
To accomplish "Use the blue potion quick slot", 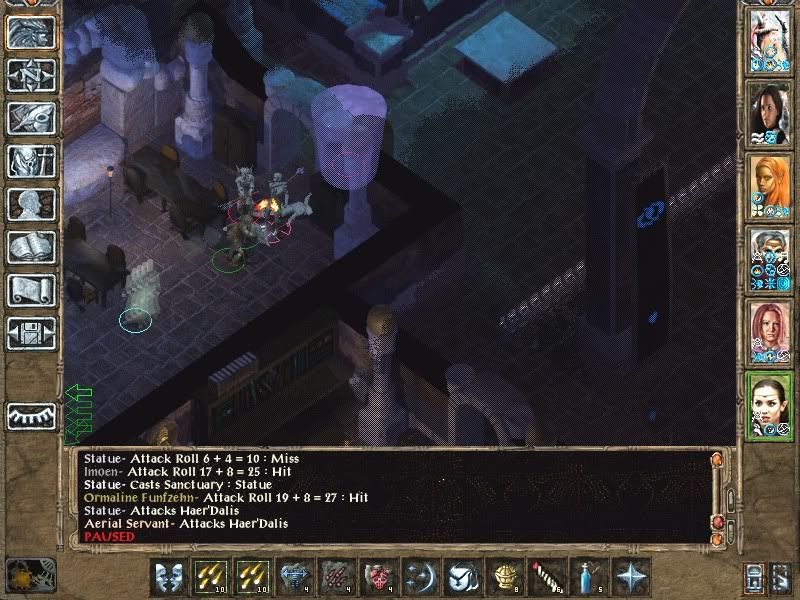I will pyautogui.click(x=588, y=577).
